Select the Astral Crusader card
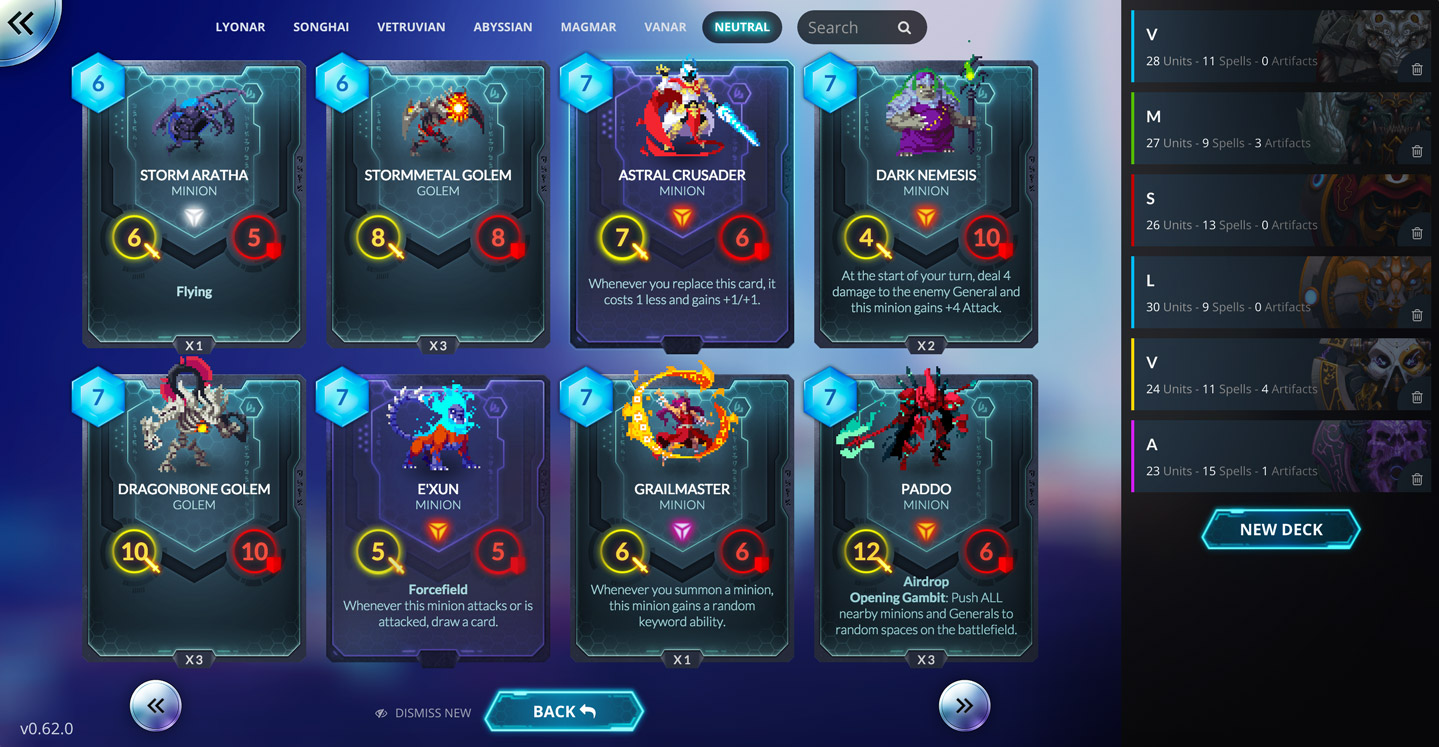 click(681, 205)
